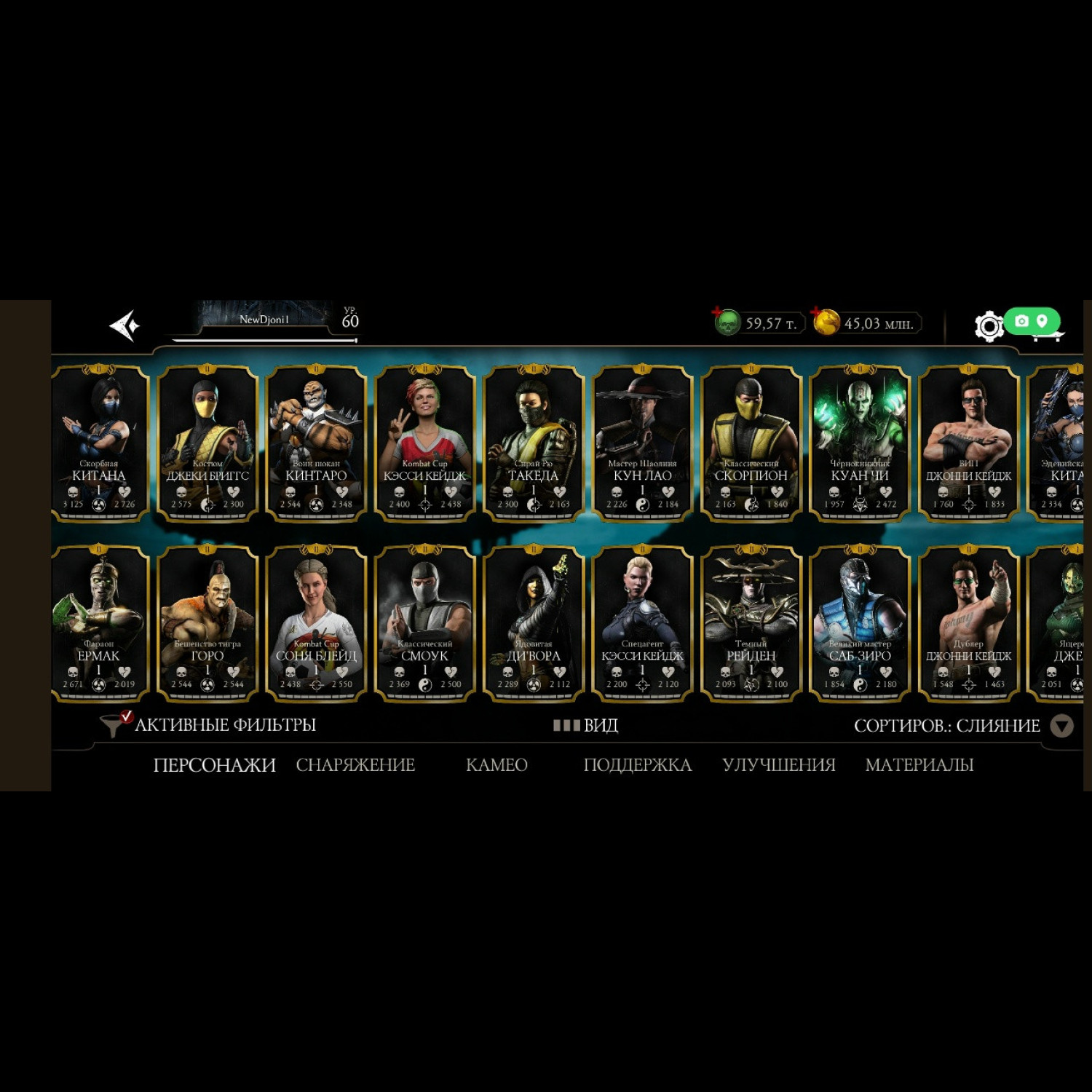Open the Тёмный Рейден card

[x=751, y=623]
